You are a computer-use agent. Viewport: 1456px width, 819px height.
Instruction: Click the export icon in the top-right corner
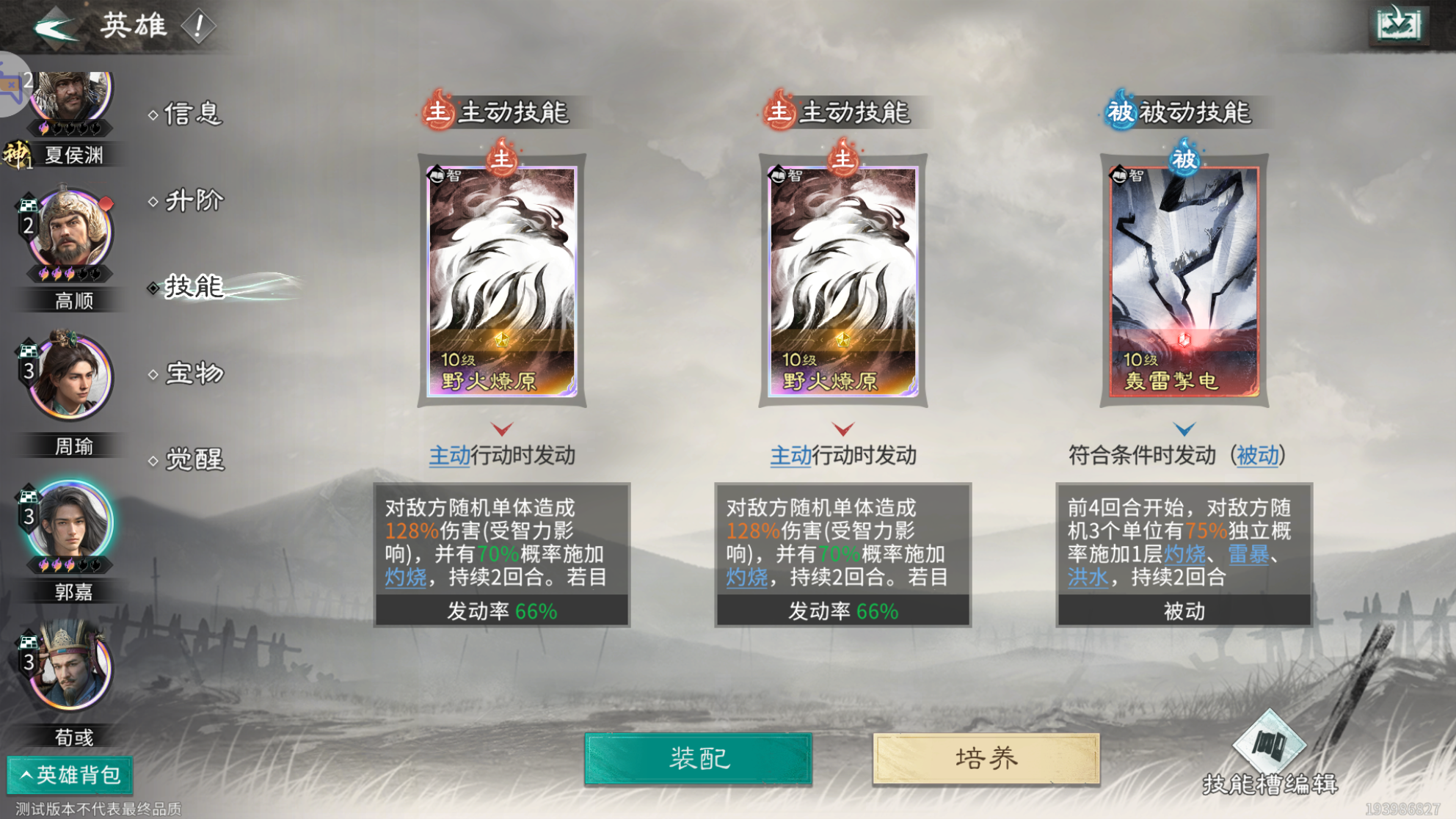tap(1398, 23)
